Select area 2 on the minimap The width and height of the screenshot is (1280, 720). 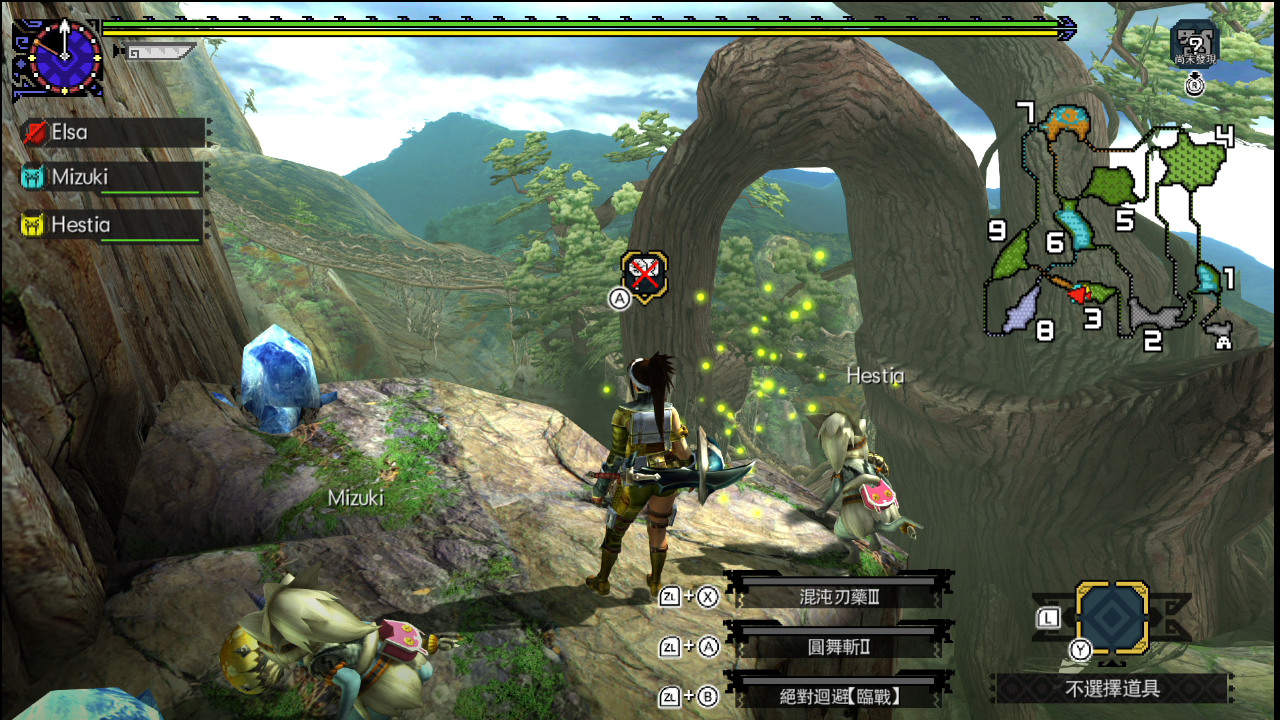[x=1156, y=314]
